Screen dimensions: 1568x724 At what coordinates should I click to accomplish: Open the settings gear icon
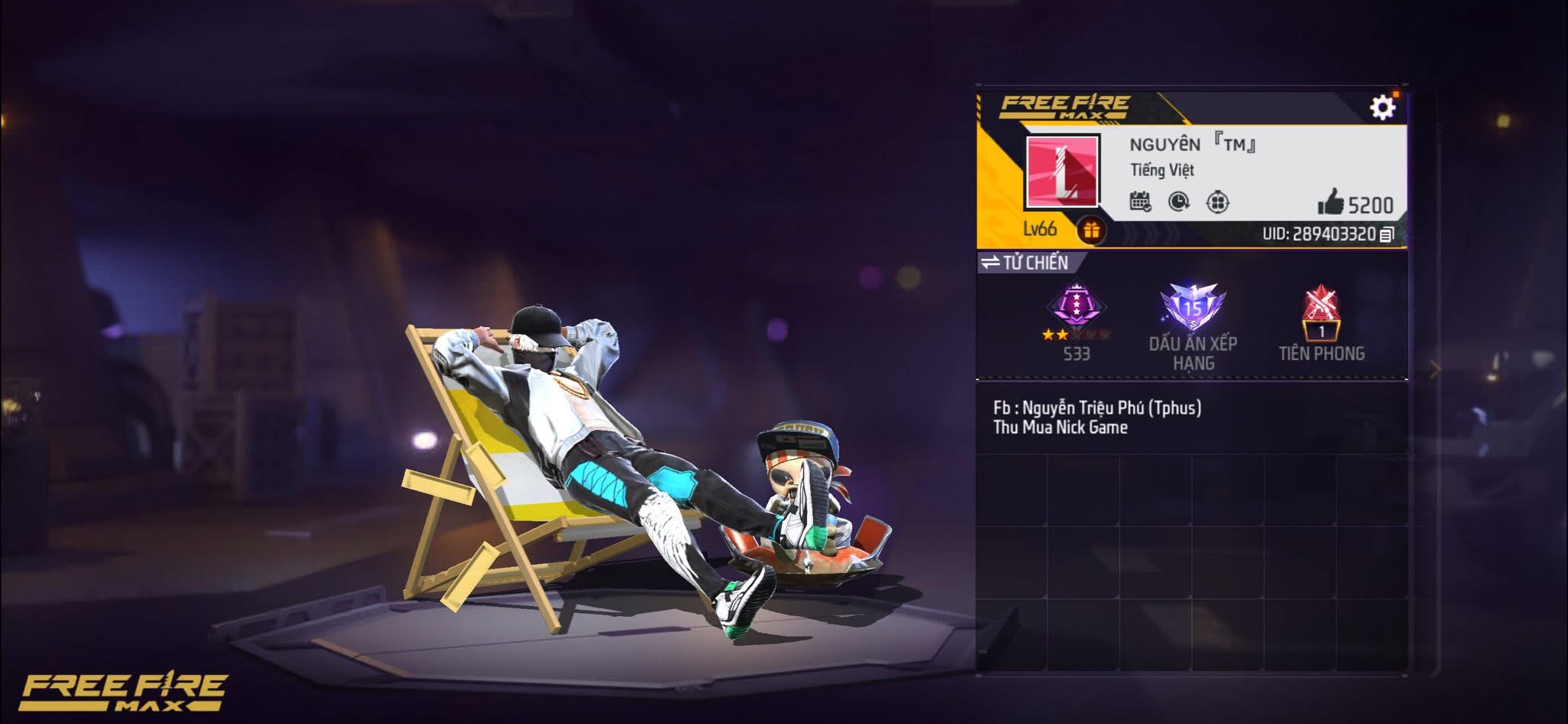point(1383,107)
